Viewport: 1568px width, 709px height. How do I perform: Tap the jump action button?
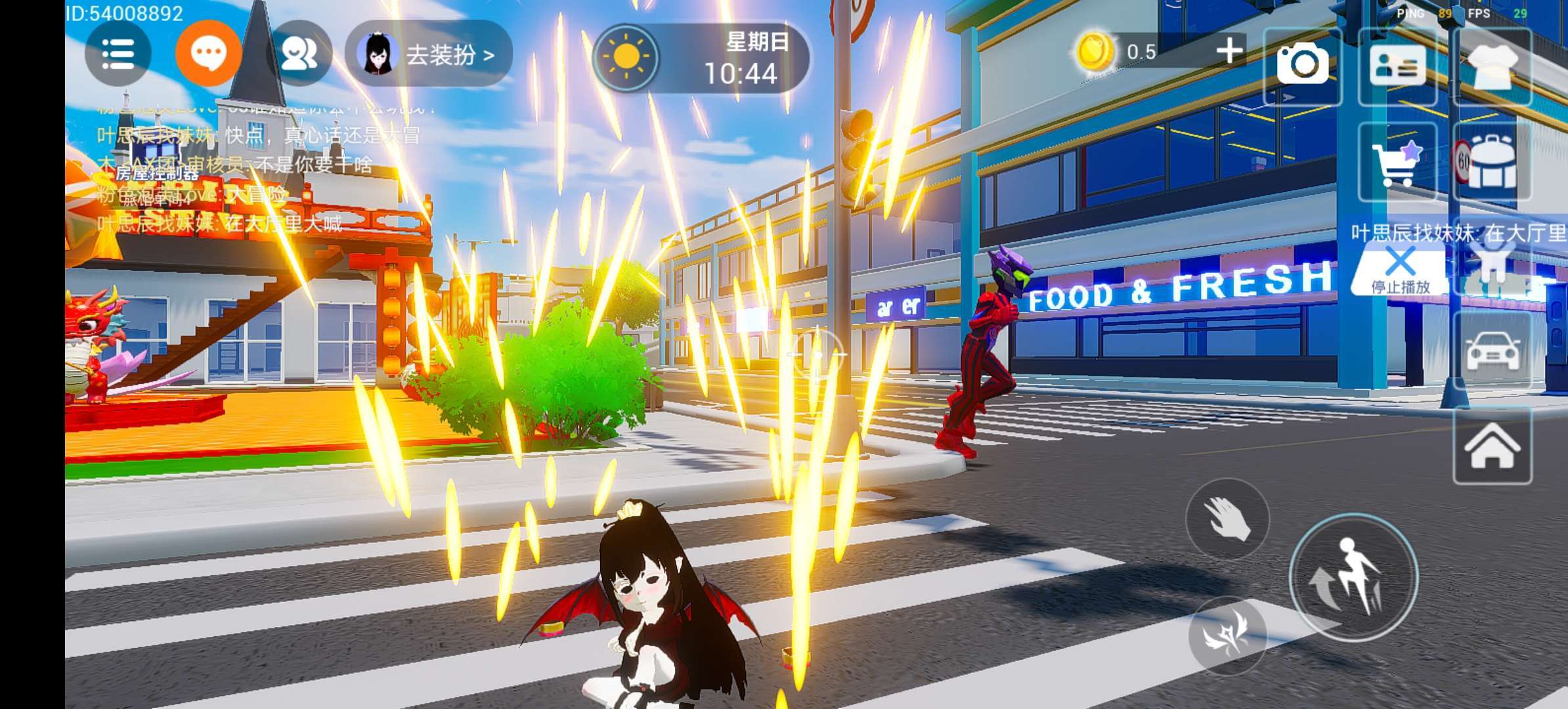(x=1353, y=578)
